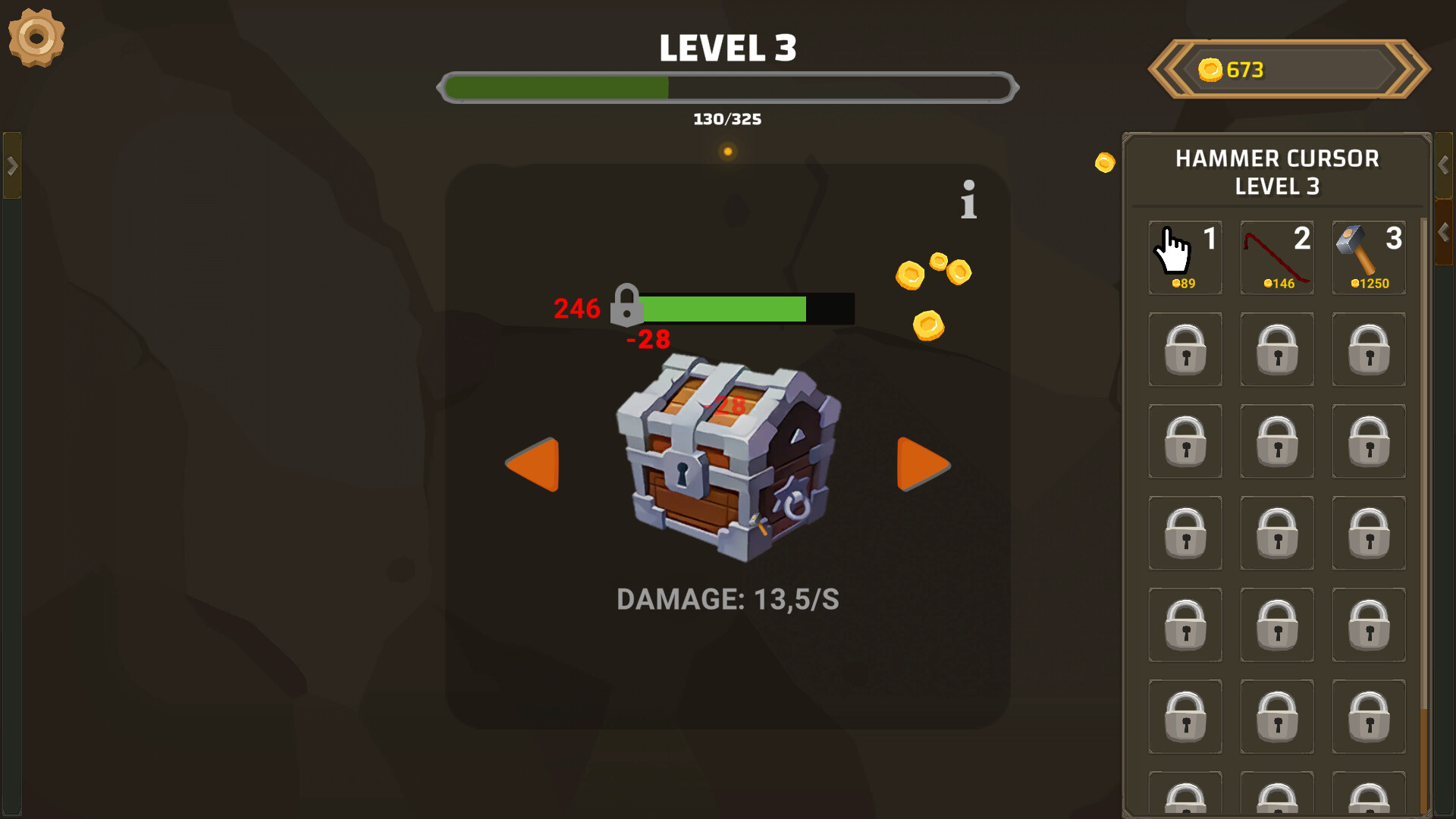Go to the previous chest with the left arrow

[x=532, y=466]
